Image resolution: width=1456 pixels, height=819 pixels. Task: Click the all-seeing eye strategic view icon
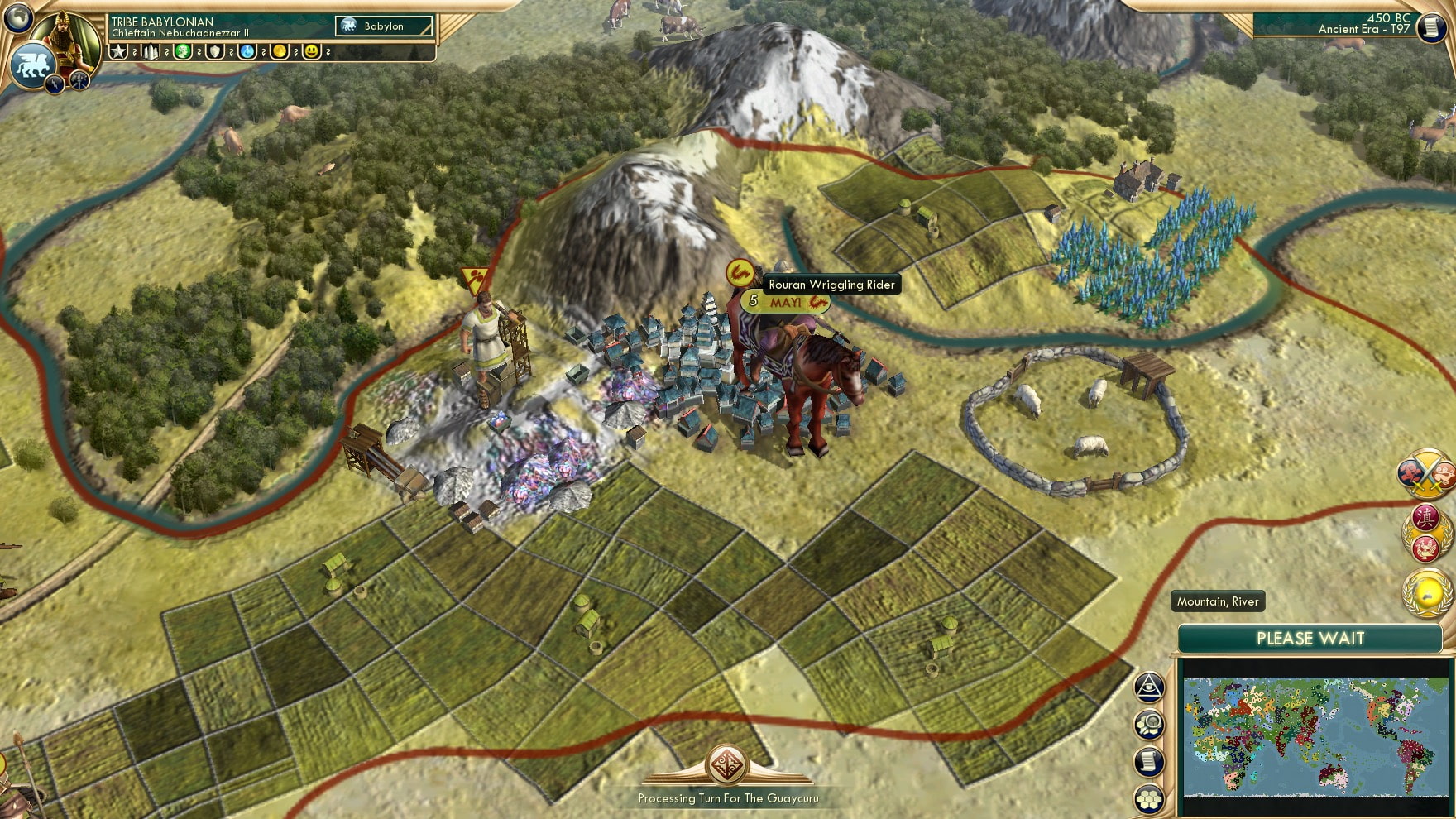(x=1149, y=685)
